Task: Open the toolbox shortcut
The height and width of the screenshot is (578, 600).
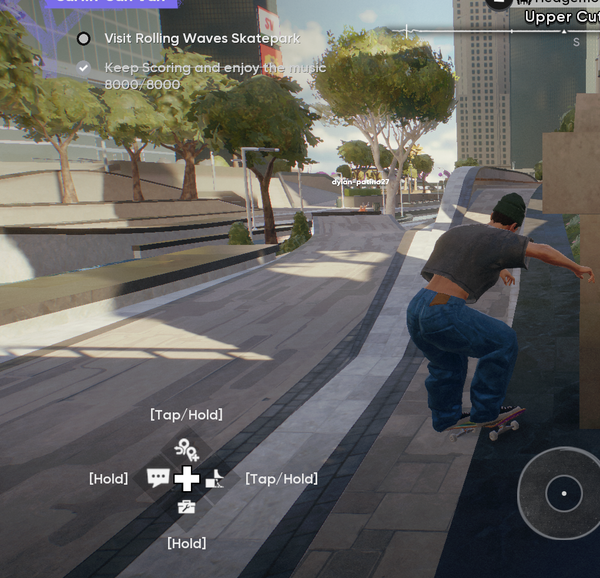Action: point(186,508)
